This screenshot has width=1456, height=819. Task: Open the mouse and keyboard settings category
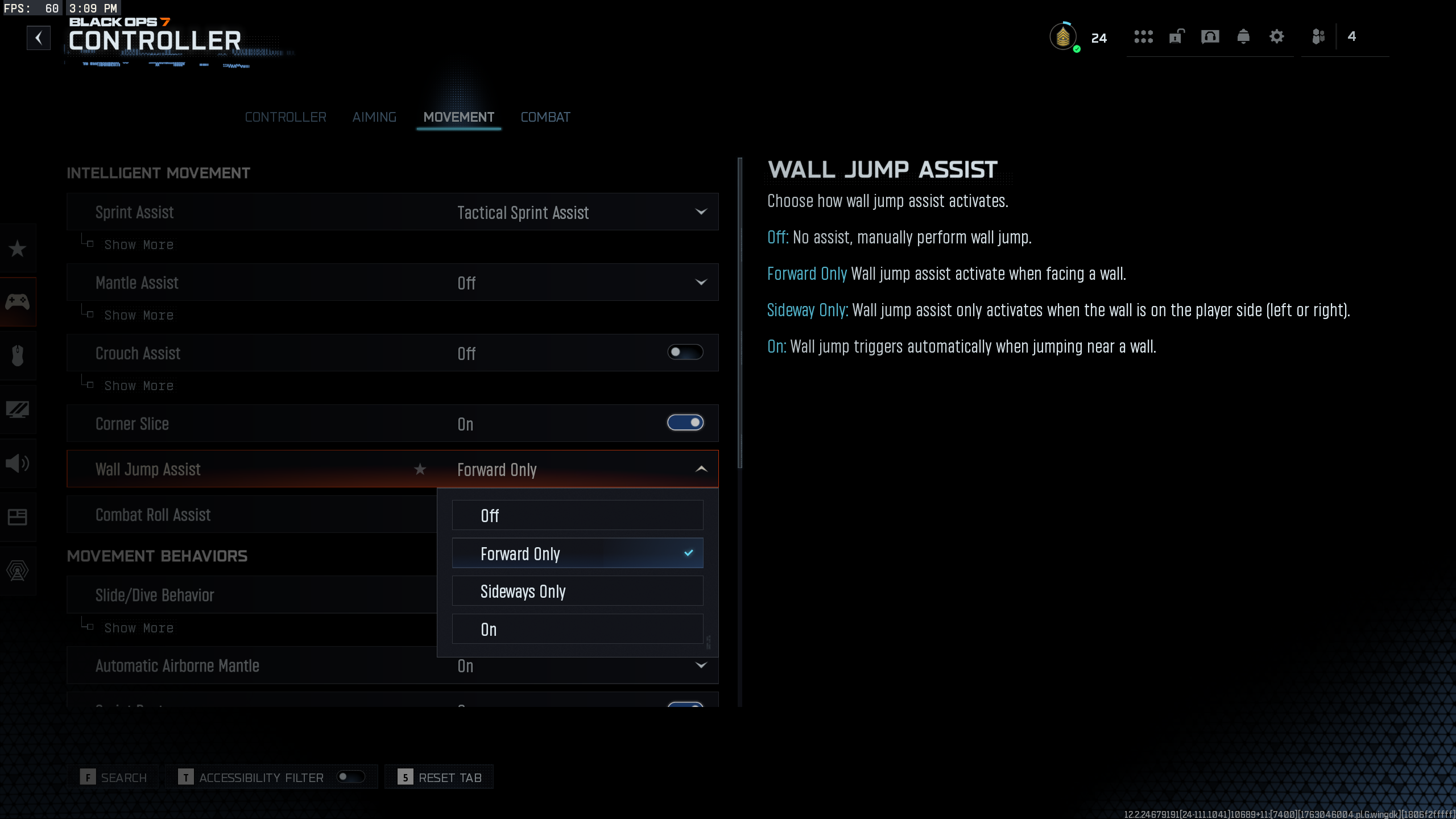18,355
